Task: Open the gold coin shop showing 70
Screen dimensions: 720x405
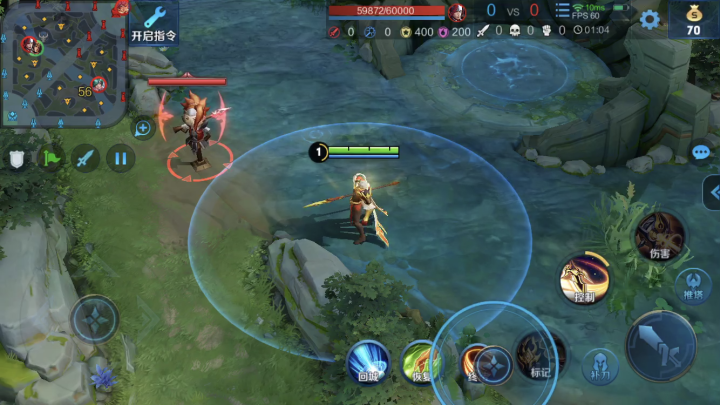Action: (693, 19)
